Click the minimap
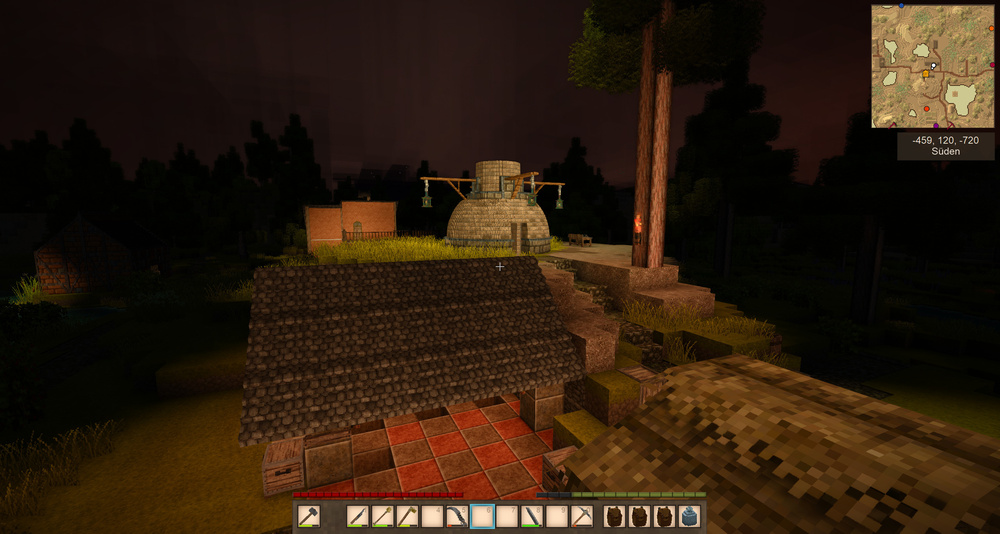The height and width of the screenshot is (534, 1000). point(933,66)
